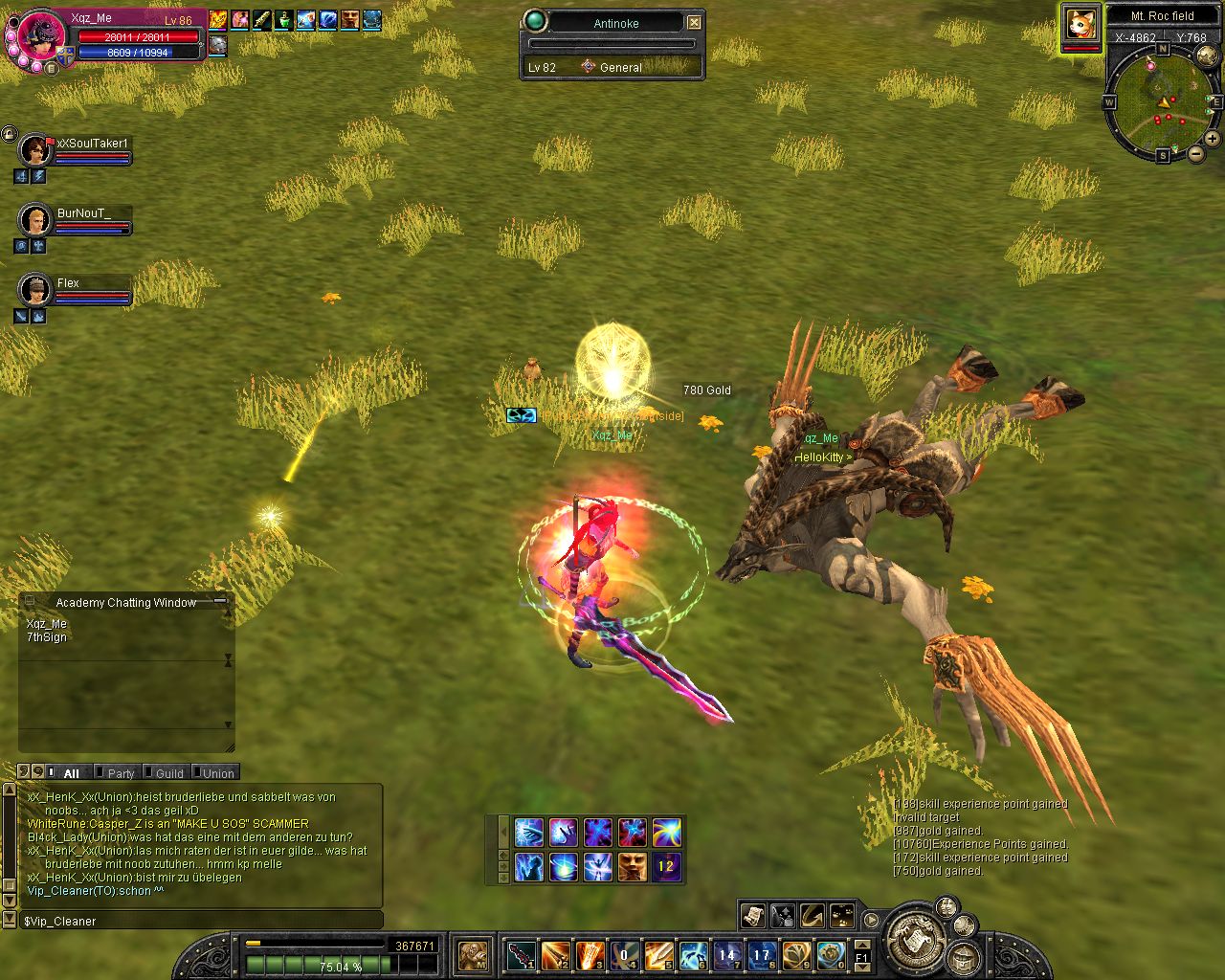1225x980 pixels.
Task: Zoom out on the minimap
Action: [1196, 154]
